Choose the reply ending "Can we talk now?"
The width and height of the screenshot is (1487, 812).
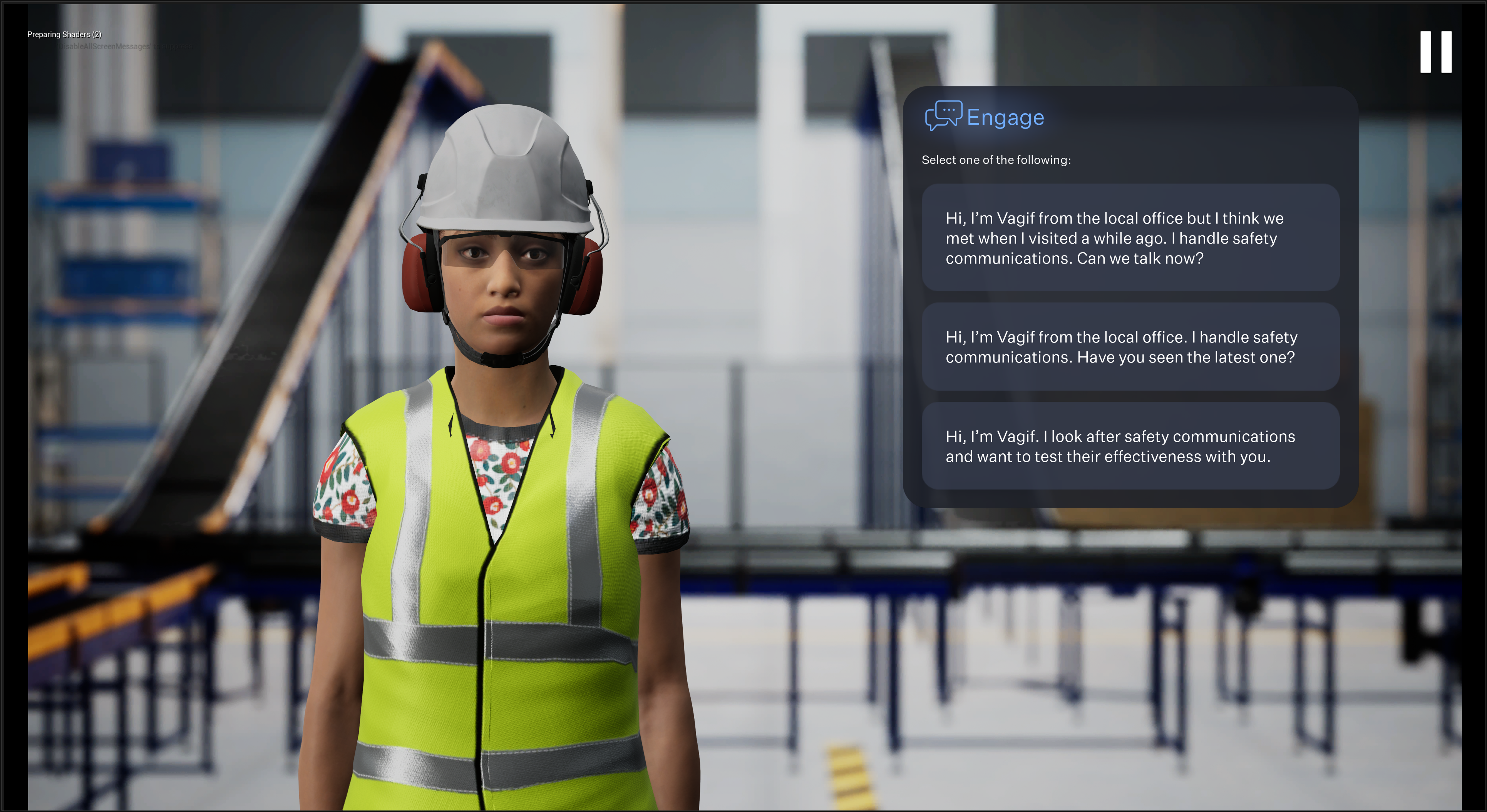1130,238
